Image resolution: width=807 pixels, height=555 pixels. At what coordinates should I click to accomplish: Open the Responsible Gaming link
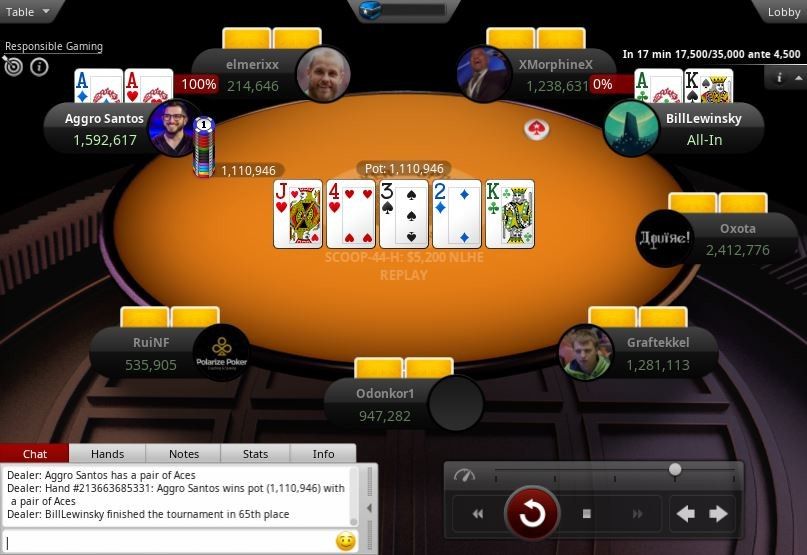54,46
